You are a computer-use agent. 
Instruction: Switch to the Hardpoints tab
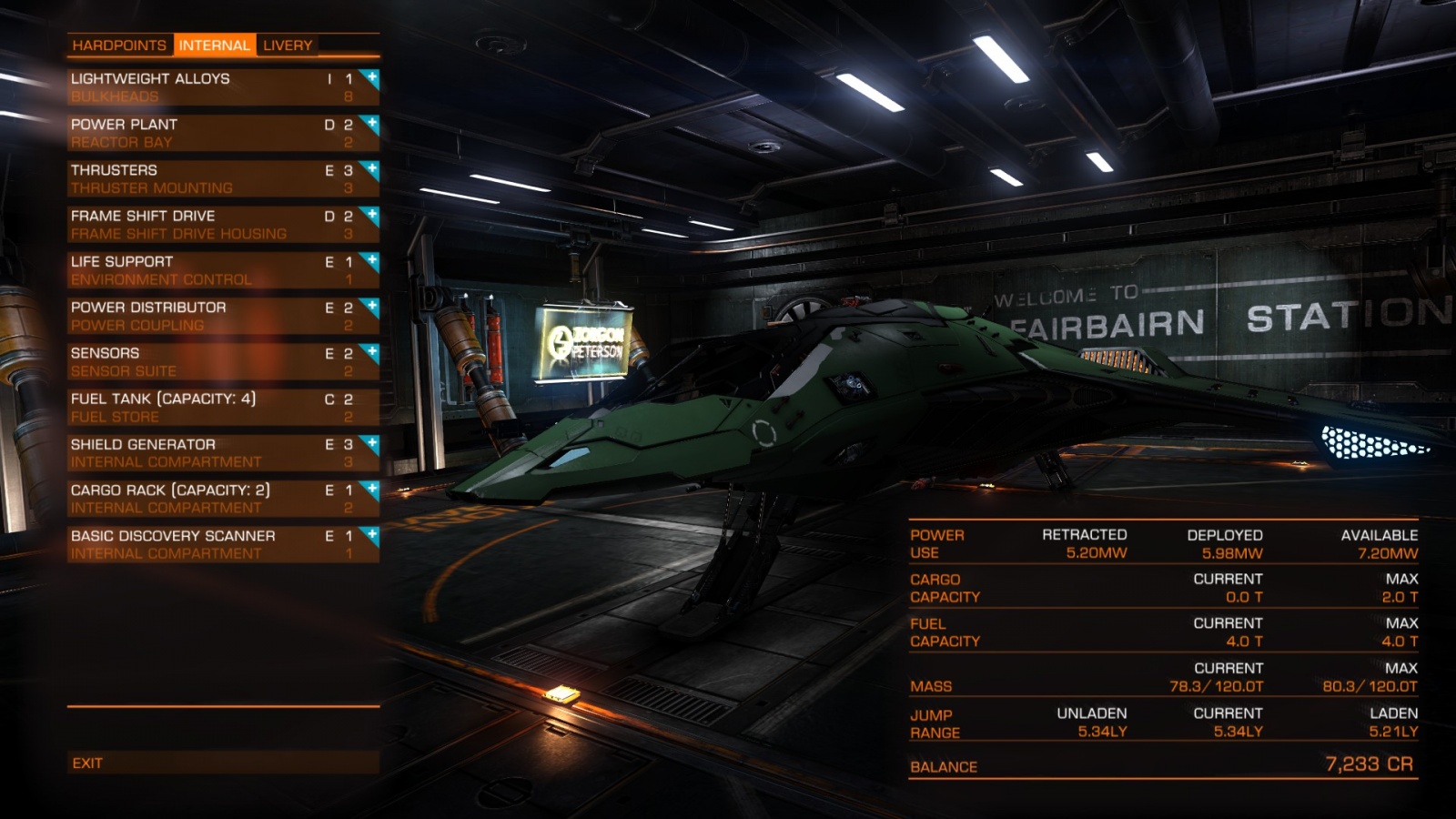tap(119, 45)
